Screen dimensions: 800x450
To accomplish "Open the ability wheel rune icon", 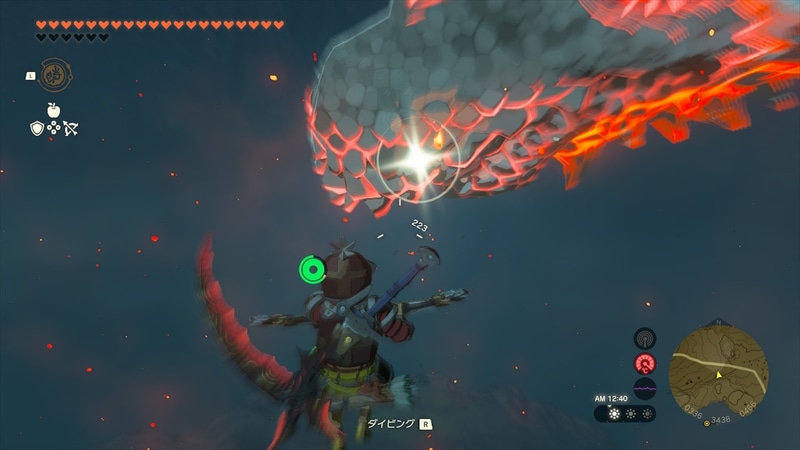I will (54, 75).
